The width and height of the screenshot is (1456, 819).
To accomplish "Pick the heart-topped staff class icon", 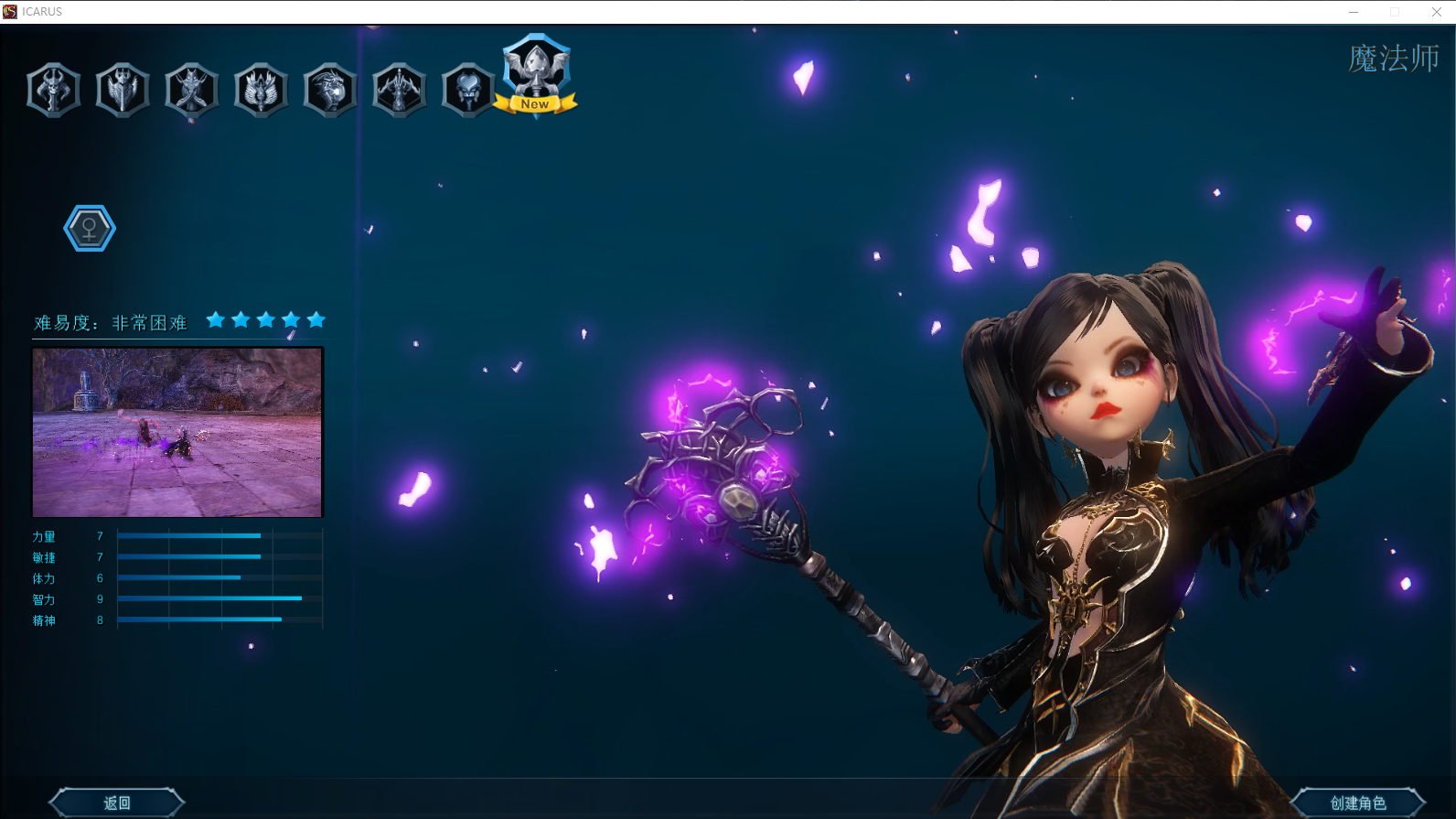I will coord(468,90).
